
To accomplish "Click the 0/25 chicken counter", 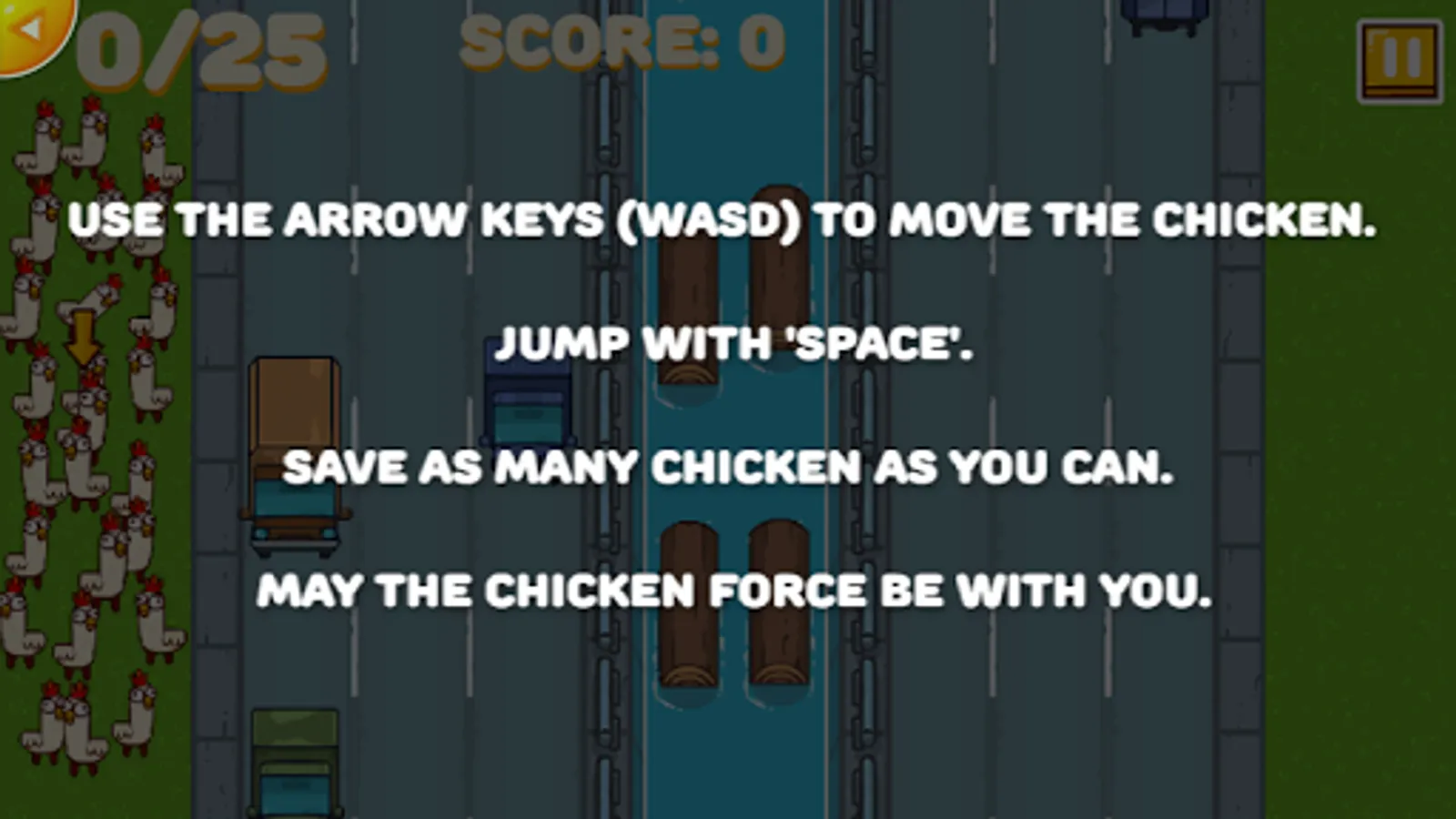I will (x=200, y=50).
